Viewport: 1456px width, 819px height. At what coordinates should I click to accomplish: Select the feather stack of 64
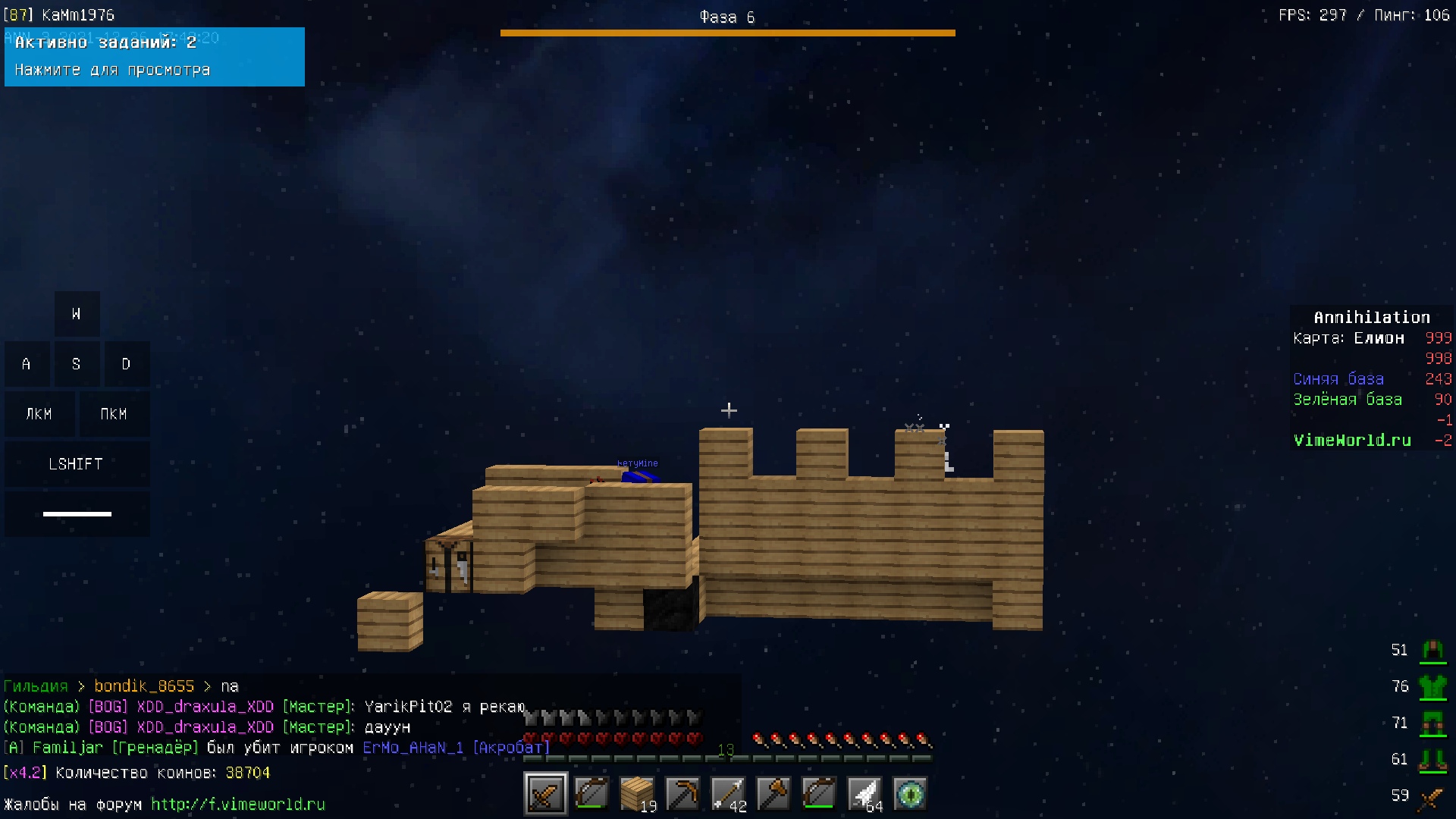coord(864,794)
